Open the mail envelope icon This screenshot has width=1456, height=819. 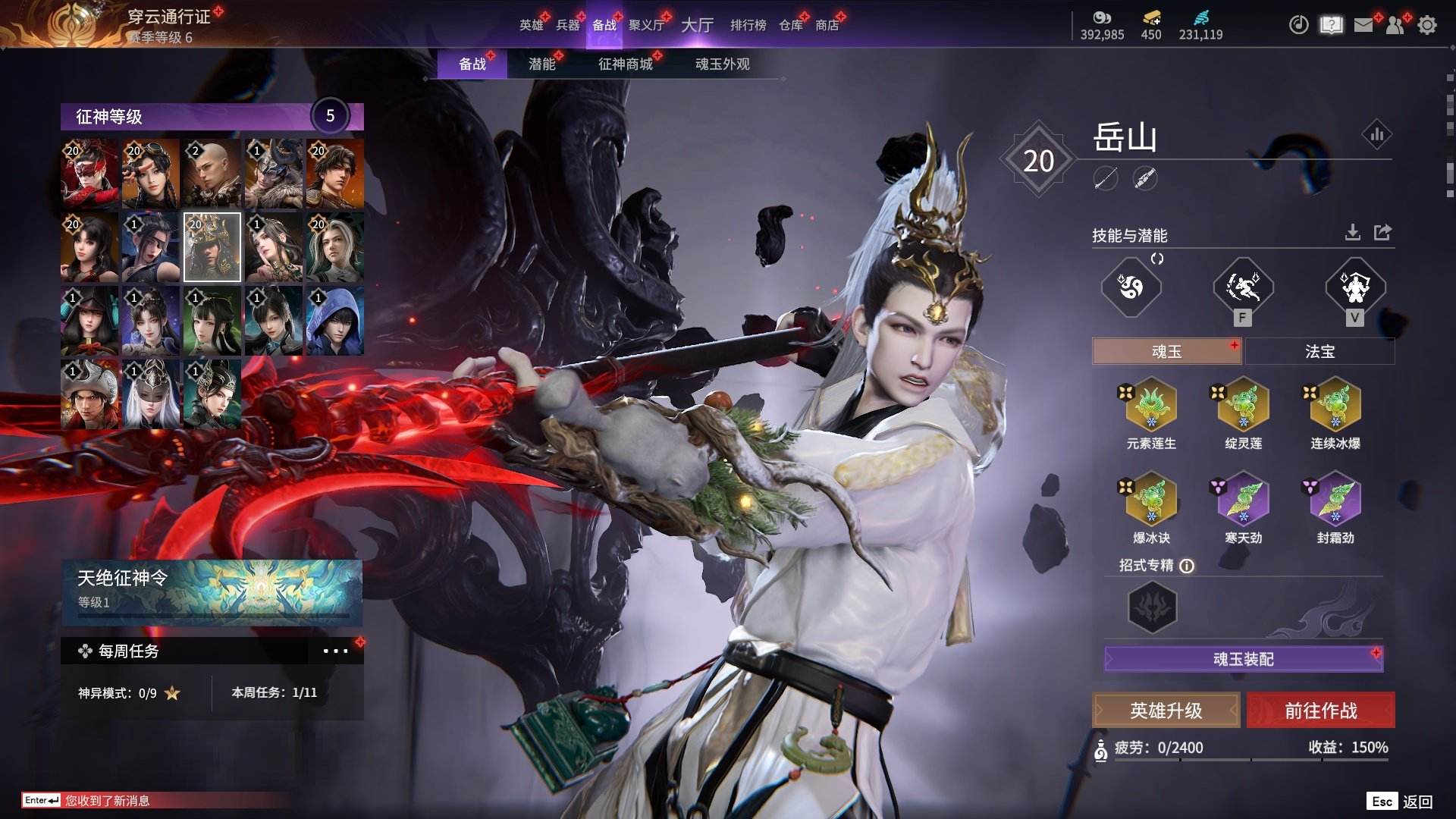coord(1363,25)
